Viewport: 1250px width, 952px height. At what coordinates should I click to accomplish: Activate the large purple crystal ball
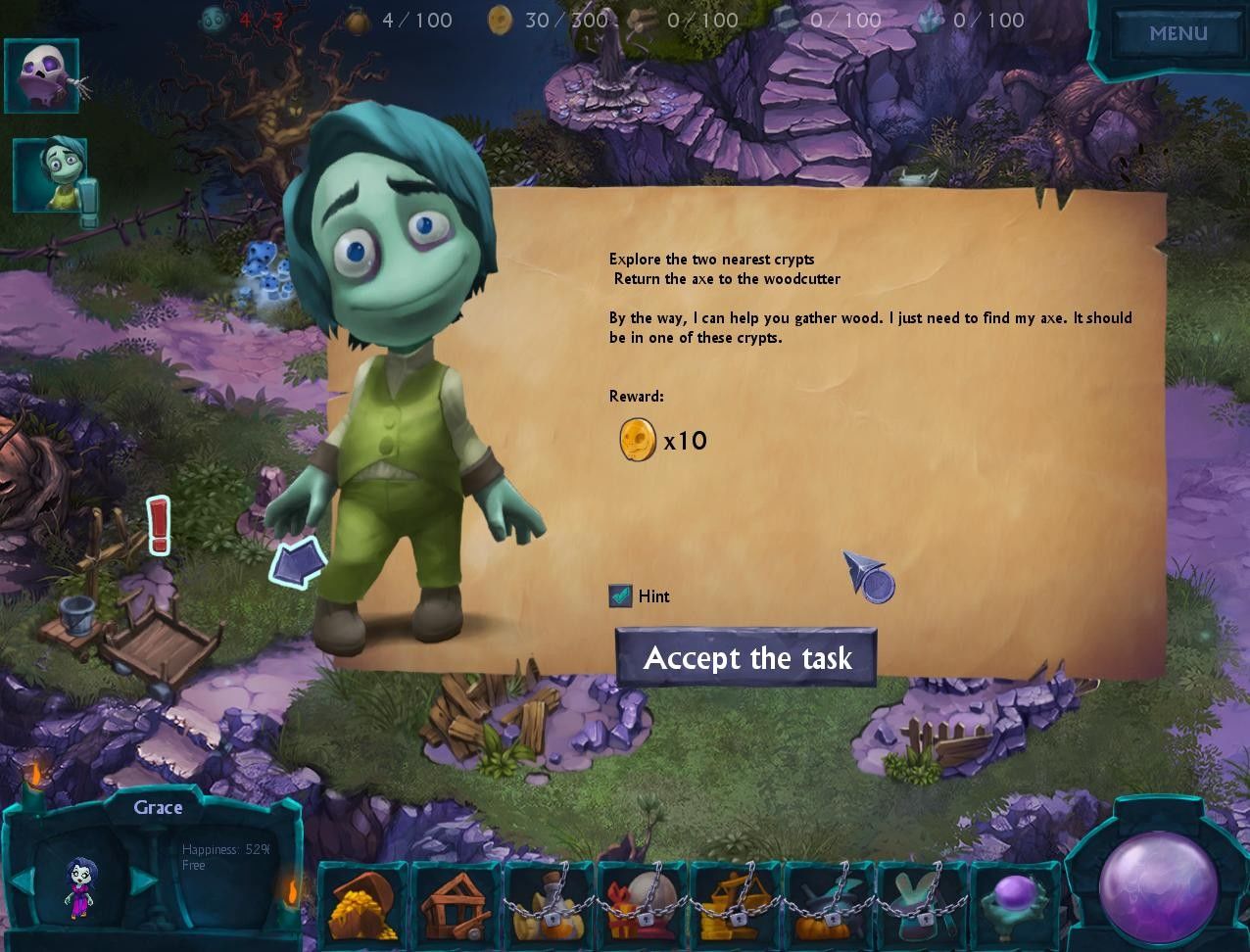[1157, 880]
